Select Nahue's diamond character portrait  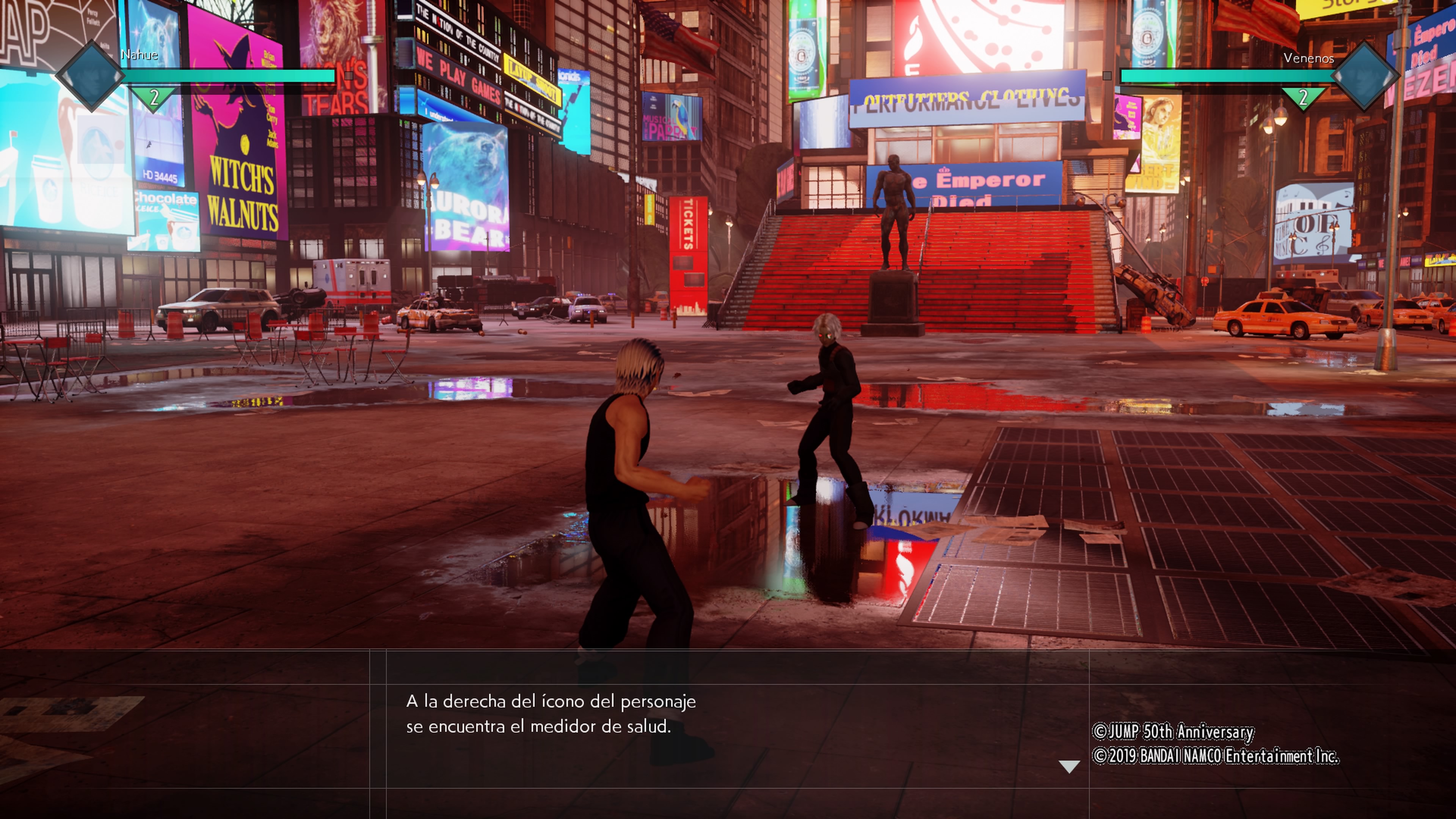coord(91,76)
